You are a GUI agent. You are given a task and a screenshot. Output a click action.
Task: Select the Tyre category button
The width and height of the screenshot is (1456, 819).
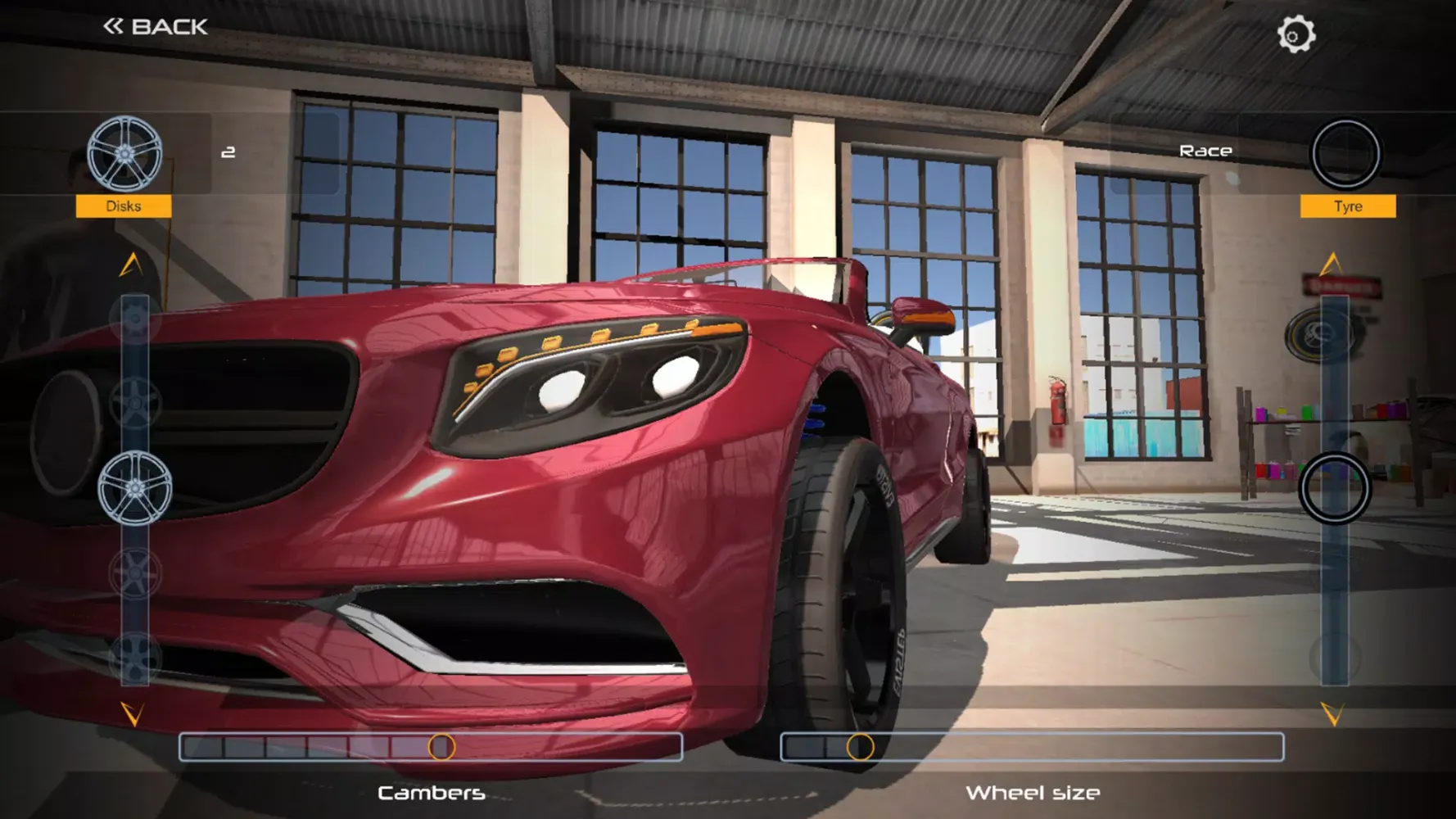(x=1347, y=206)
